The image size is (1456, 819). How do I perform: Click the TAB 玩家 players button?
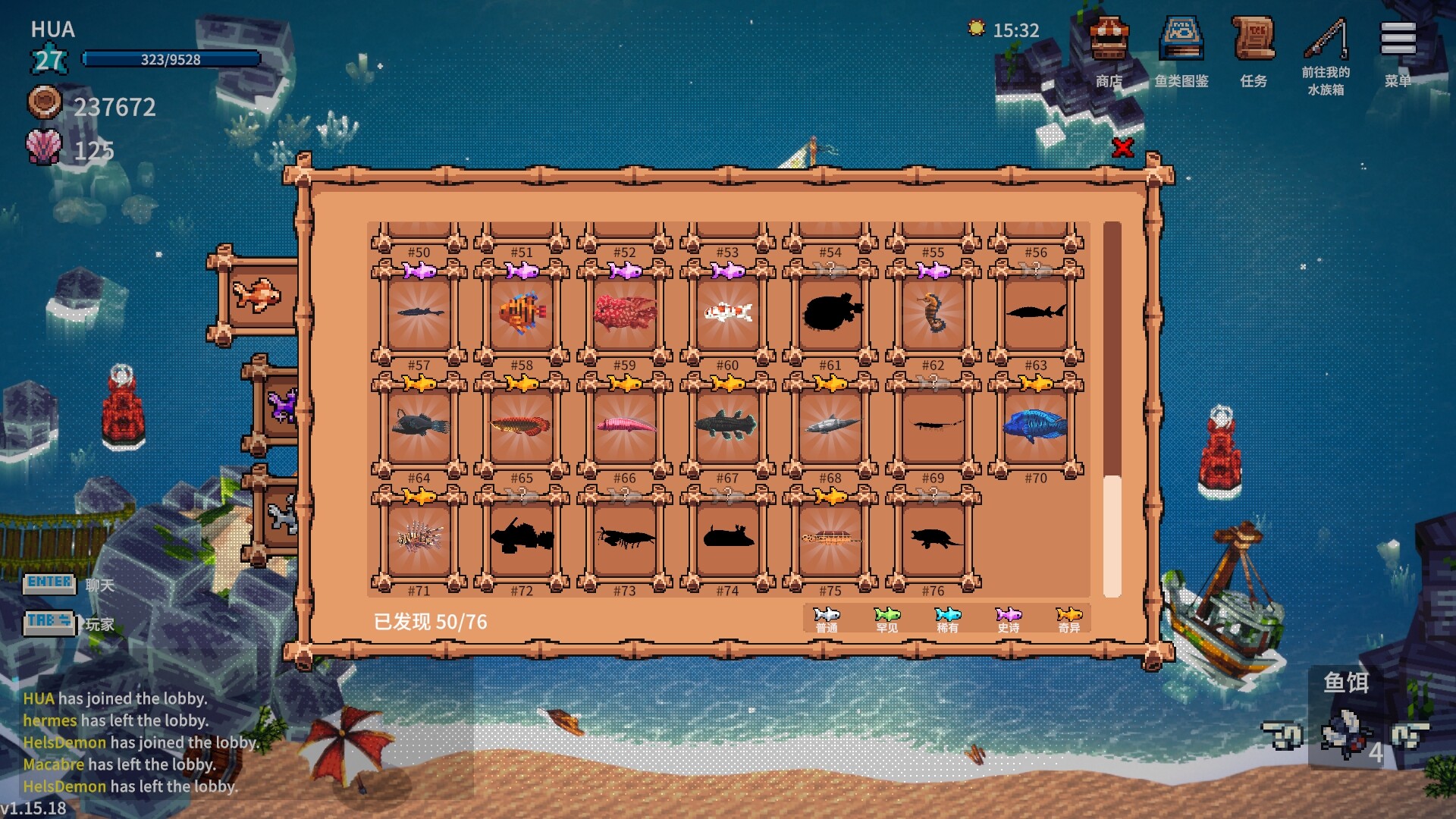coord(49,623)
